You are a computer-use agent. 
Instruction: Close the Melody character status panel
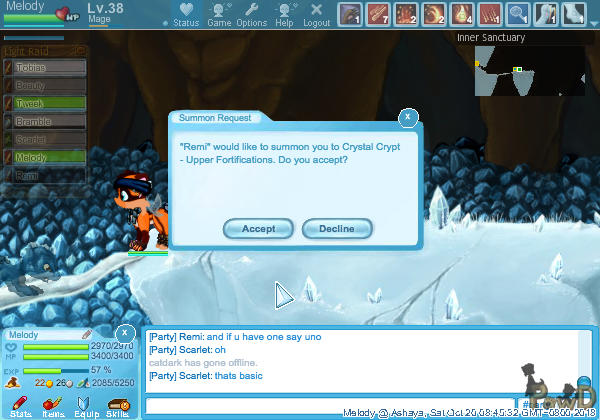(124, 332)
